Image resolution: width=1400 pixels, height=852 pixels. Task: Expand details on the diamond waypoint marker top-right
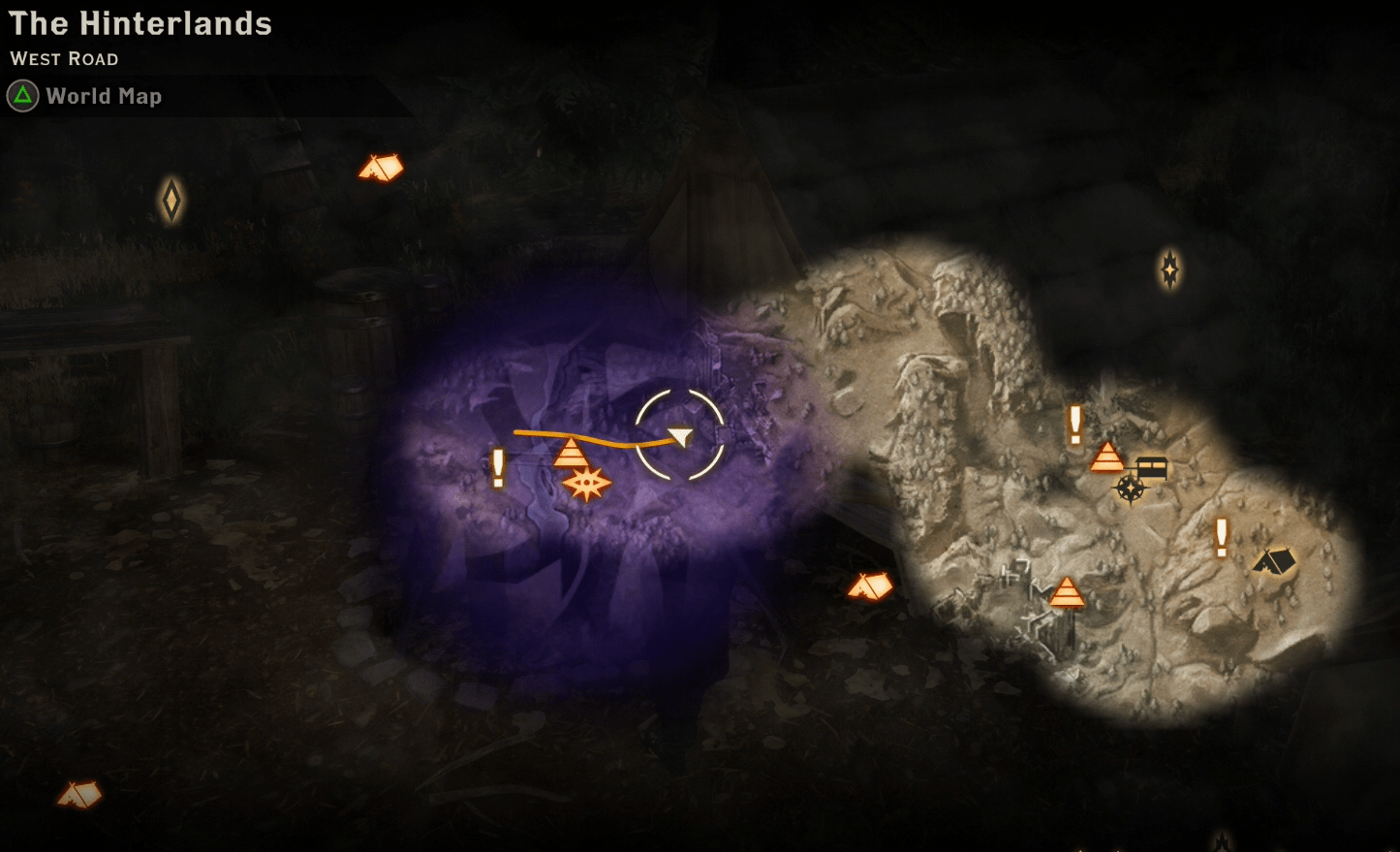tap(1169, 269)
